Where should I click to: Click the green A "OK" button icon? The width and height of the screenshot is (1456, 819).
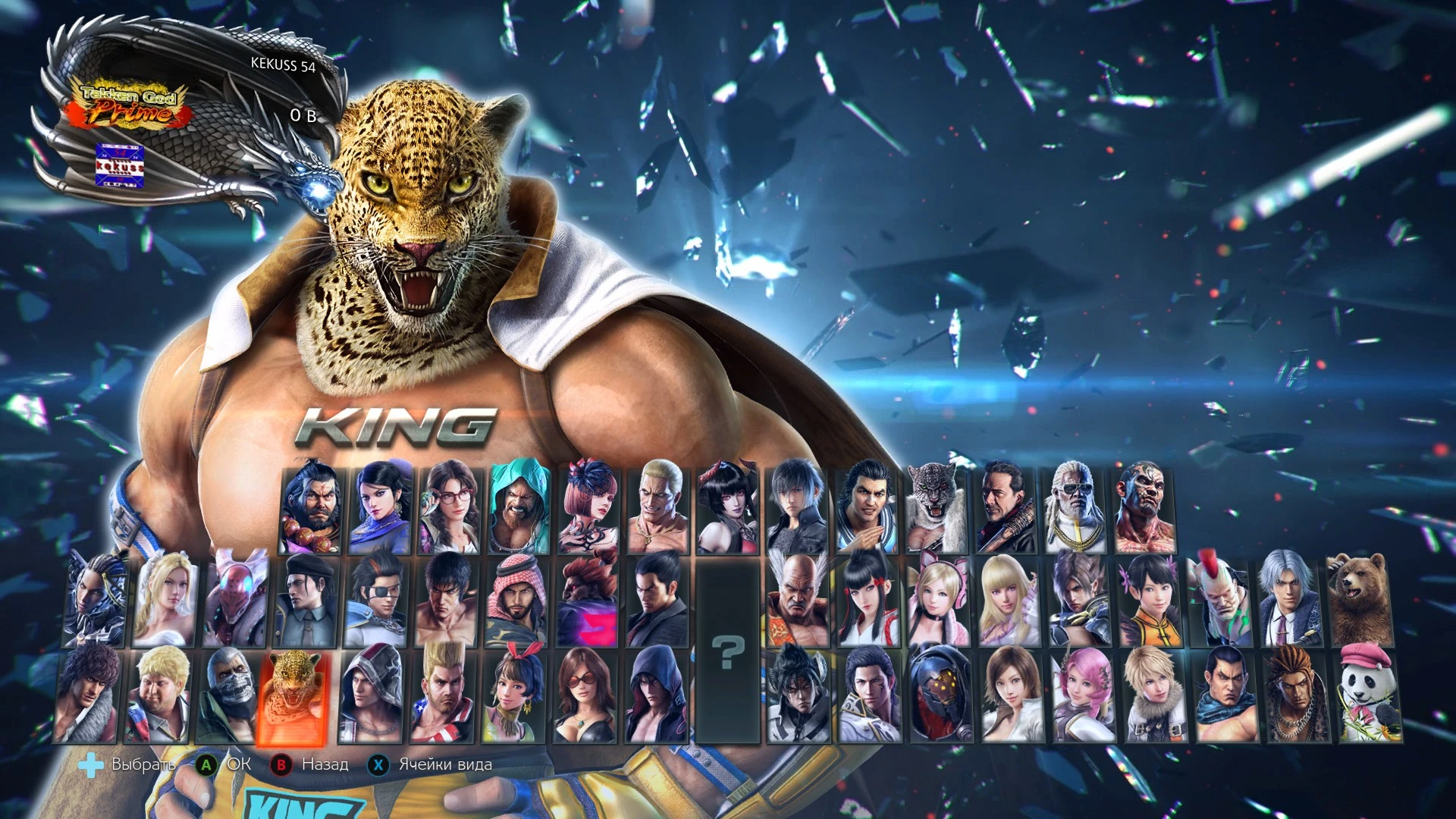[206, 764]
